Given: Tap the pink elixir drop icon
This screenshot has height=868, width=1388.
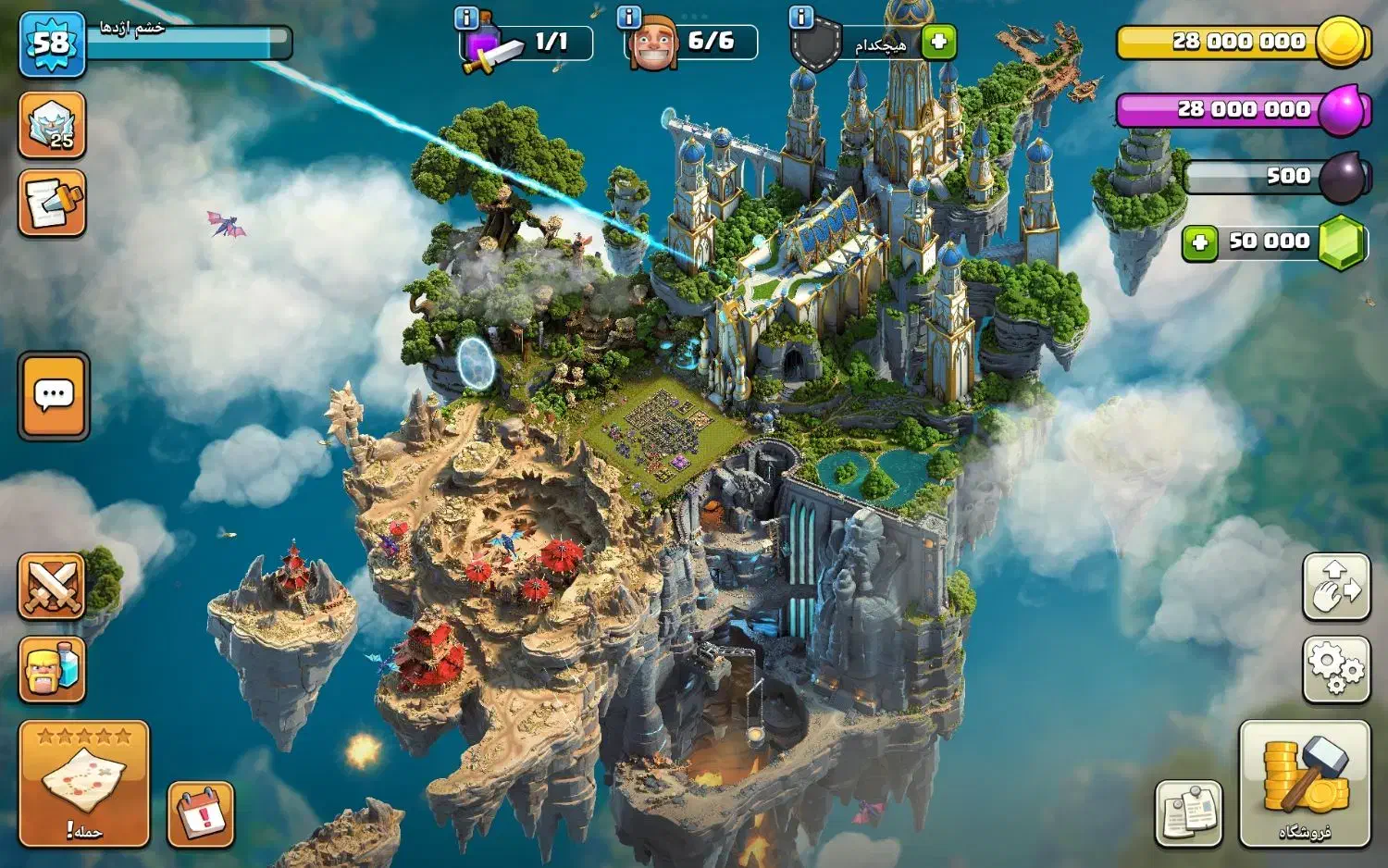Looking at the screenshot, I should coord(1343,109).
